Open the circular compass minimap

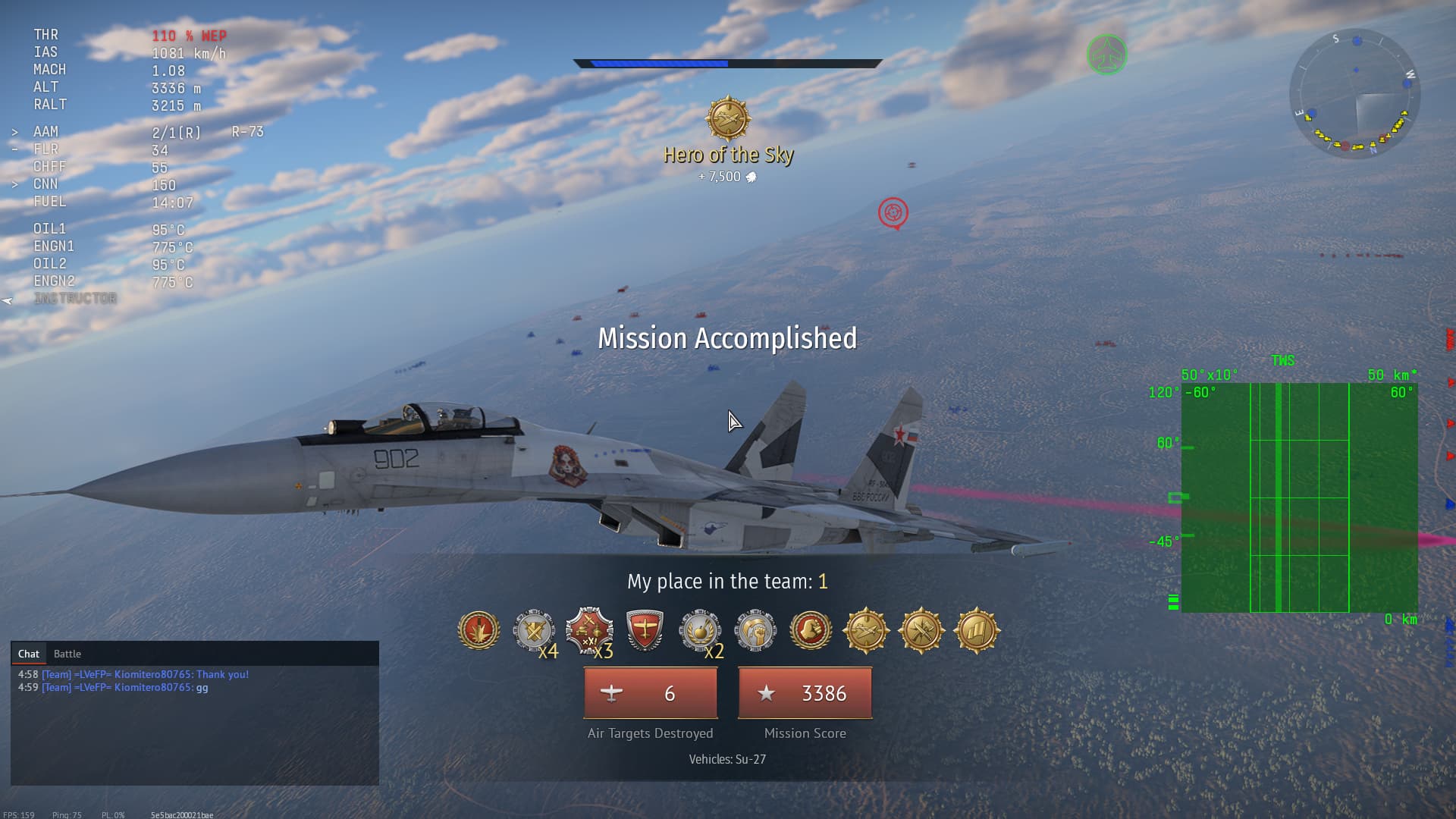[1354, 93]
